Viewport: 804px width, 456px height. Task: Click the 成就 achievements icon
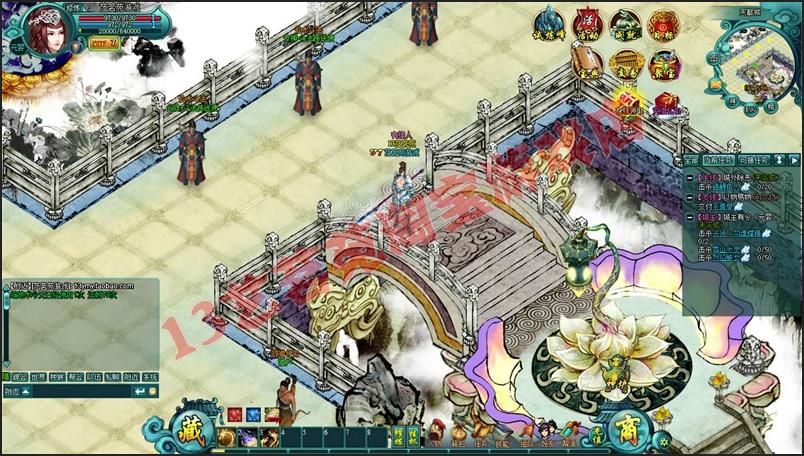pyautogui.click(x=624, y=22)
